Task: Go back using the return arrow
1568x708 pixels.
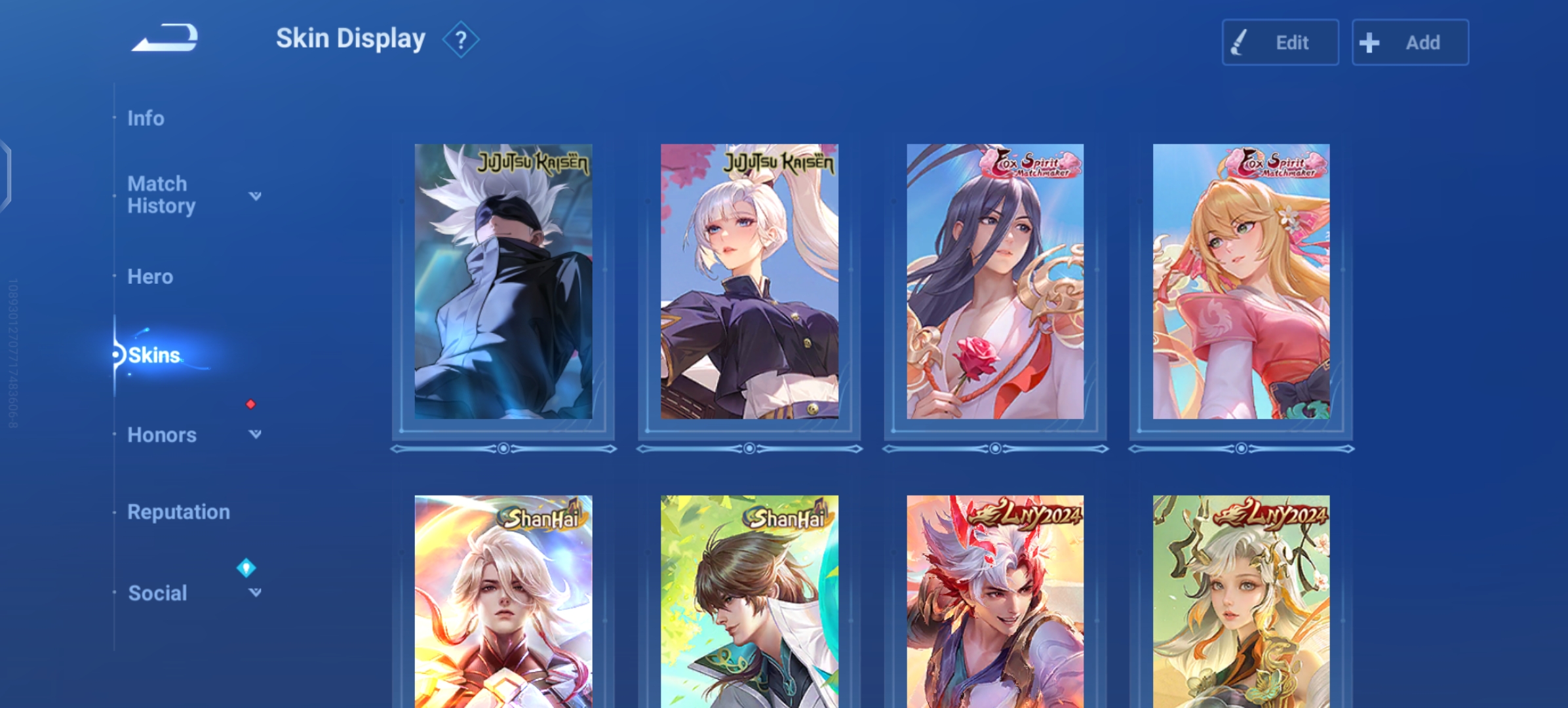Action: (165, 38)
